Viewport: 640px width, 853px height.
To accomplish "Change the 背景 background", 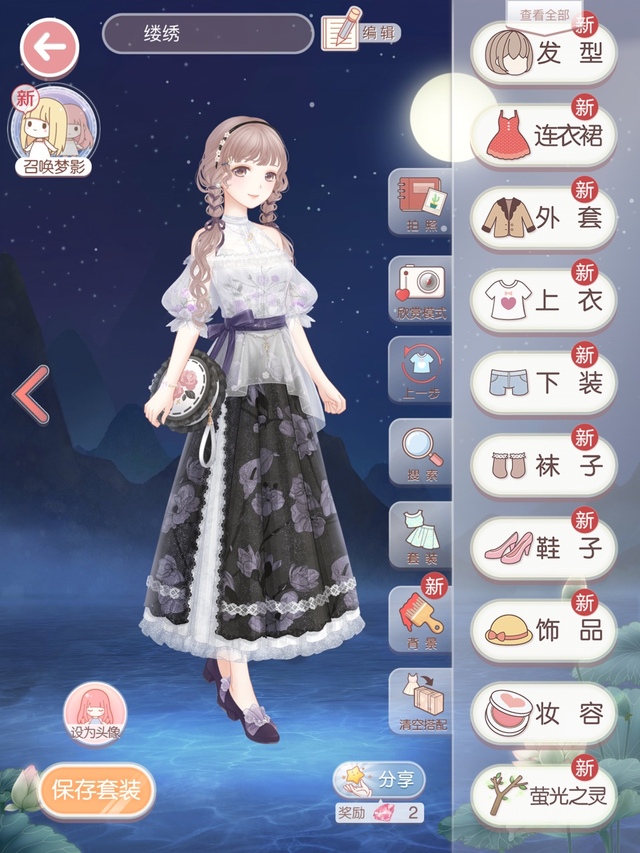I will tap(421, 620).
